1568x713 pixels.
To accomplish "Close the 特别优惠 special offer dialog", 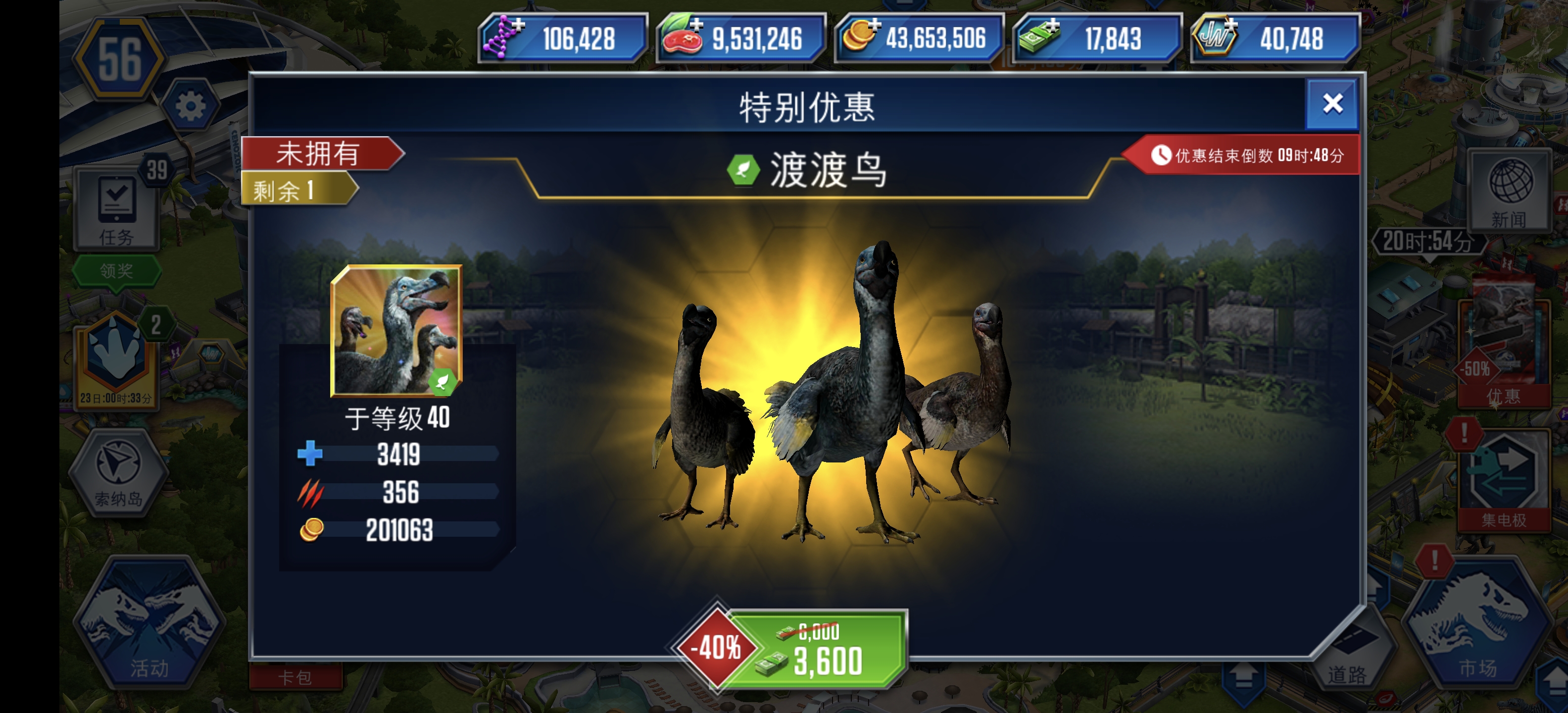I will coord(1332,104).
